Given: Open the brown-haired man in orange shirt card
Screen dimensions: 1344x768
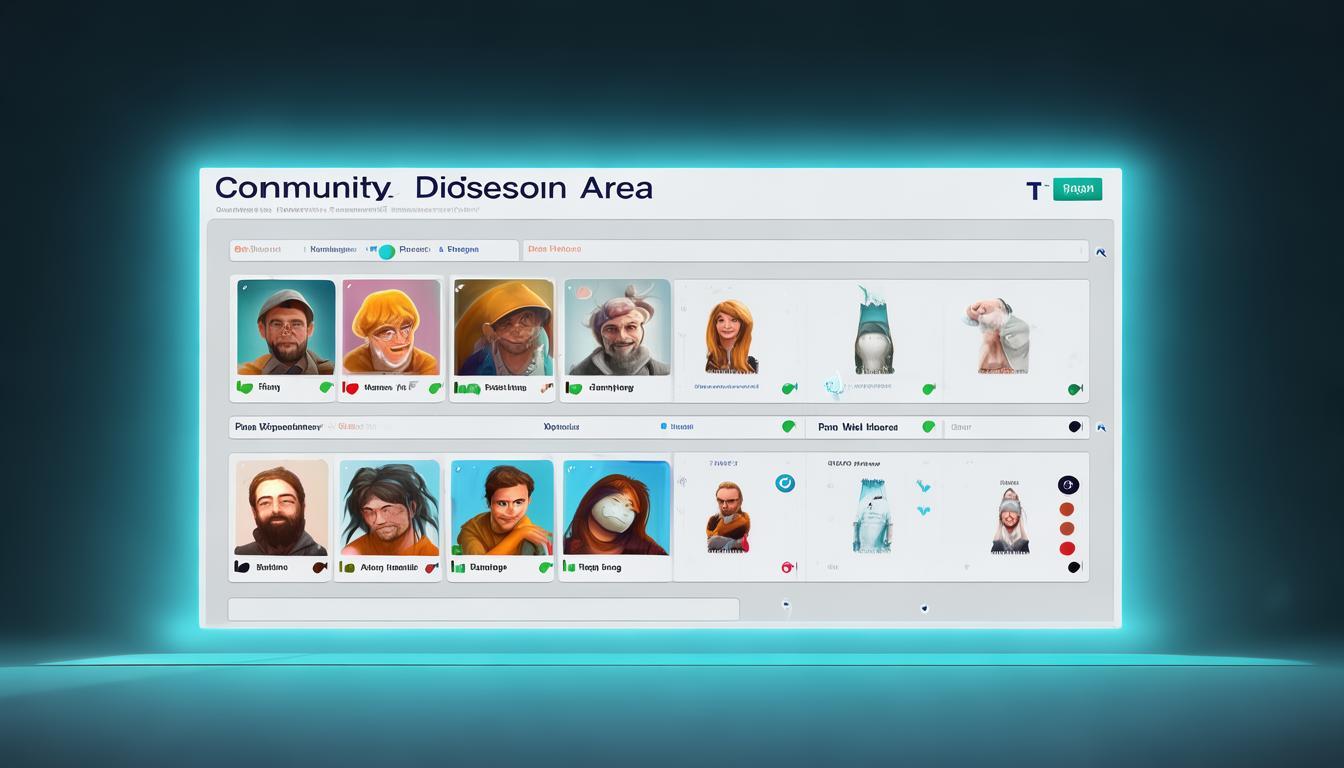Looking at the screenshot, I should point(501,507).
